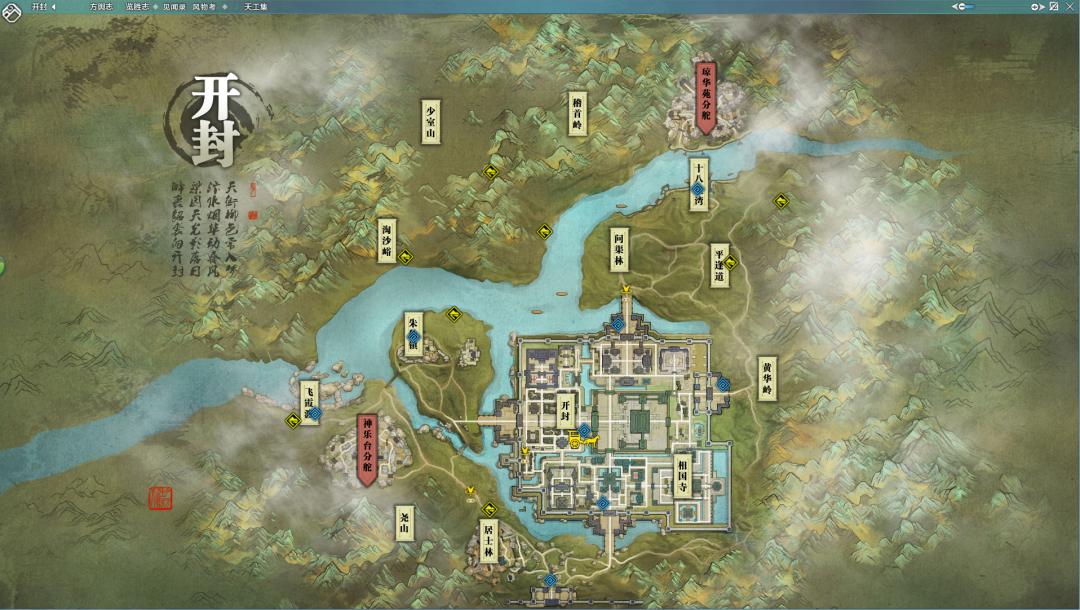
Task: Close the map window with the X
Action: tap(1068, 6)
